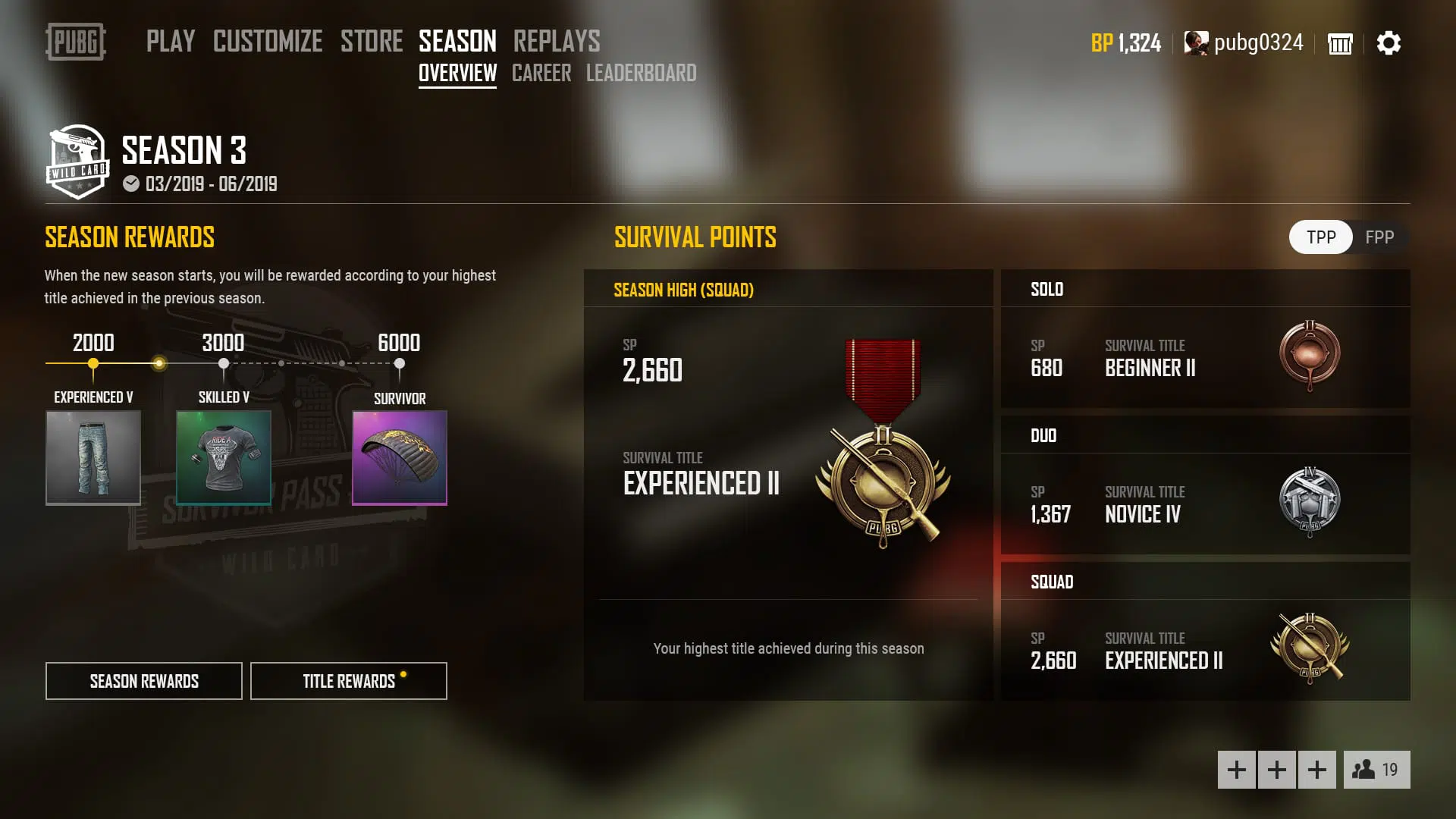The height and width of the screenshot is (819, 1456).
Task: Open the PUBG logo home icon
Action: [75, 43]
